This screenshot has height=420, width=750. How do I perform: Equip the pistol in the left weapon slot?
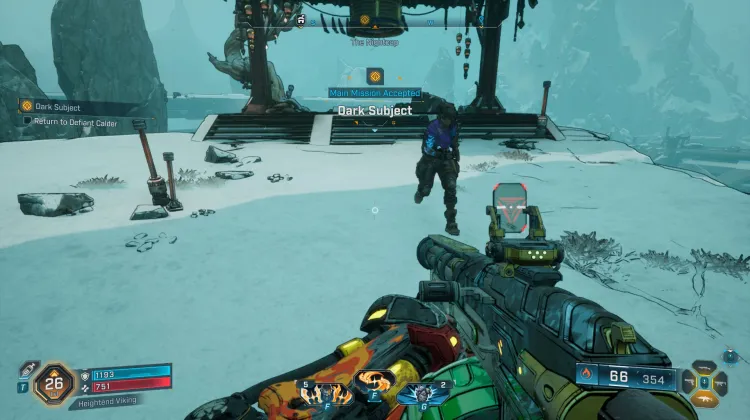pyautogui.click(x=689, y=381)
